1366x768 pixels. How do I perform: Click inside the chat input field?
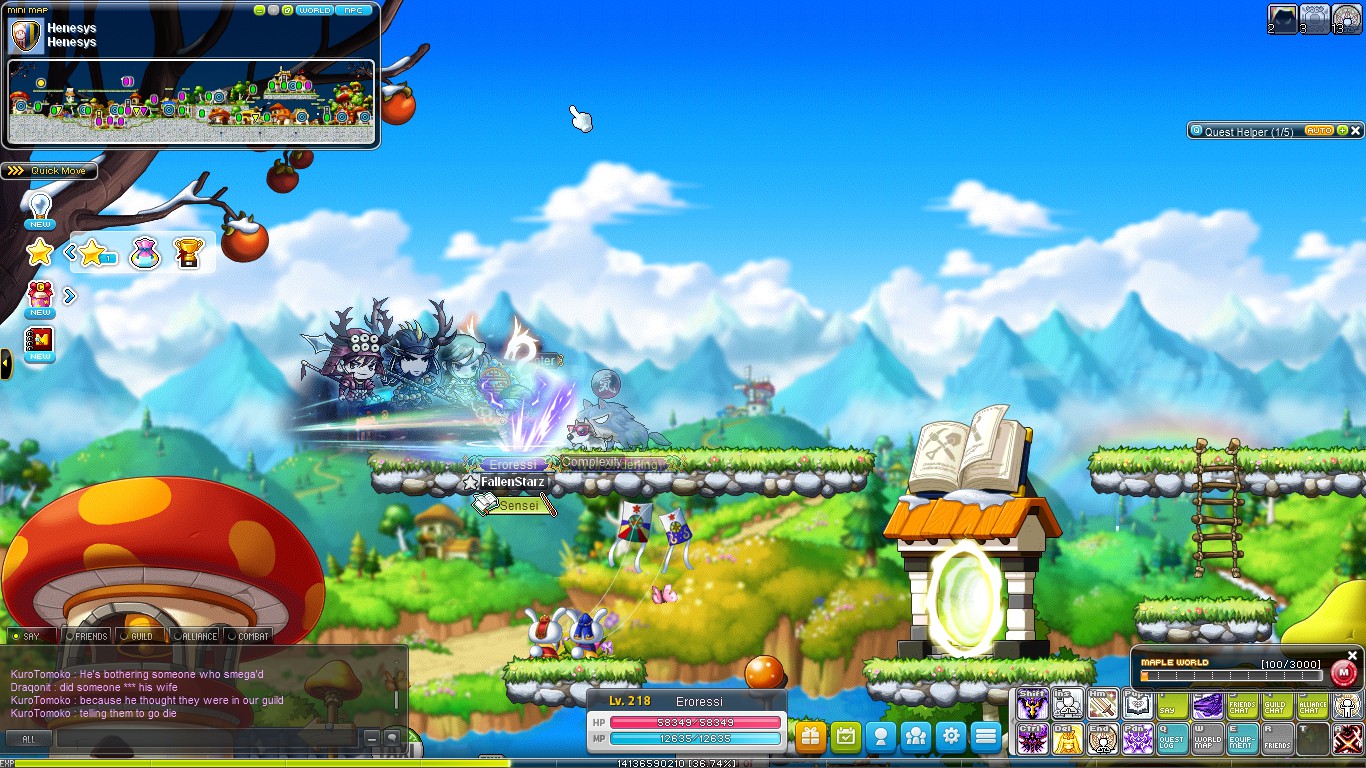click(200, 737)
